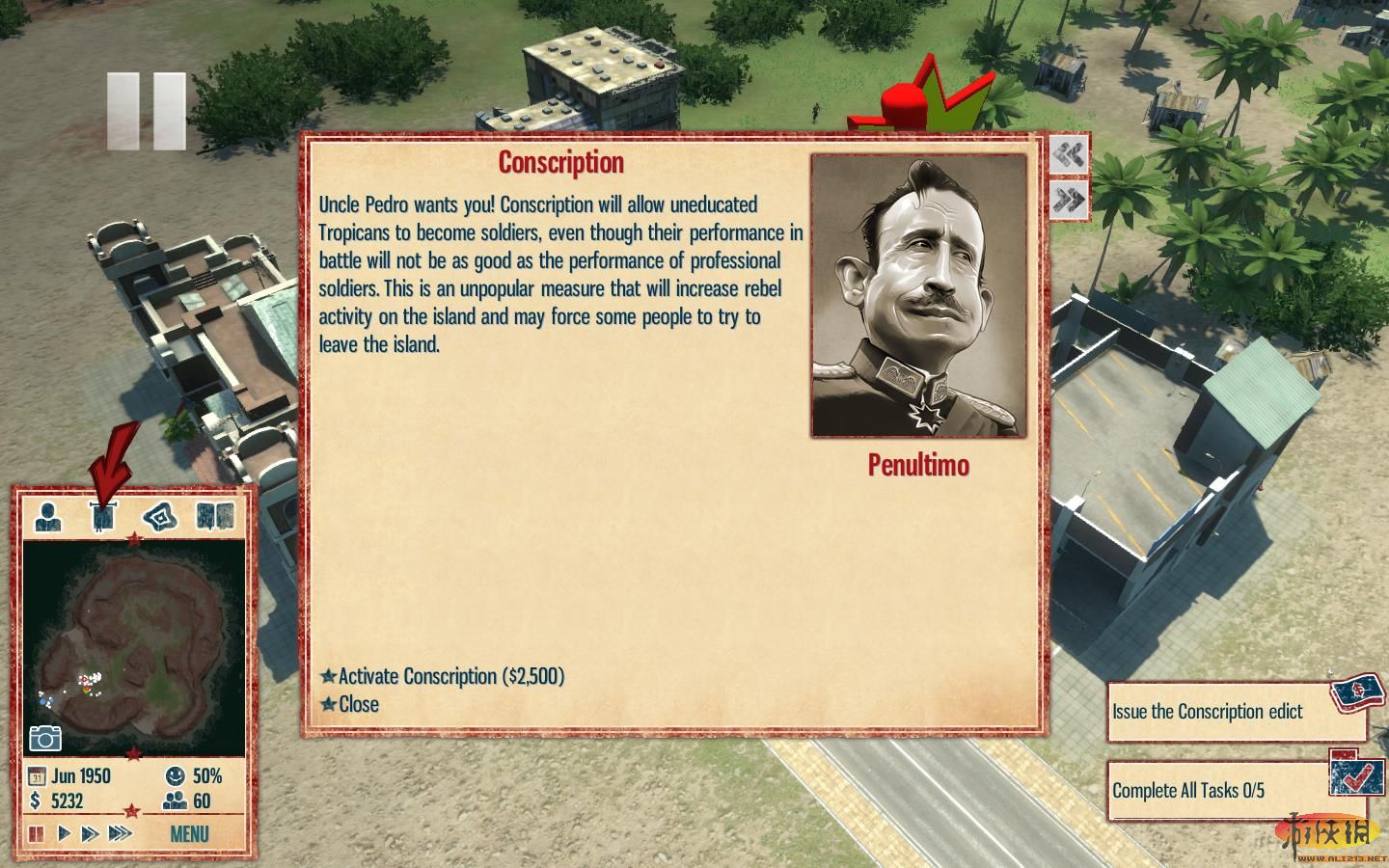Click the island minimap

(x=133, y=646)
